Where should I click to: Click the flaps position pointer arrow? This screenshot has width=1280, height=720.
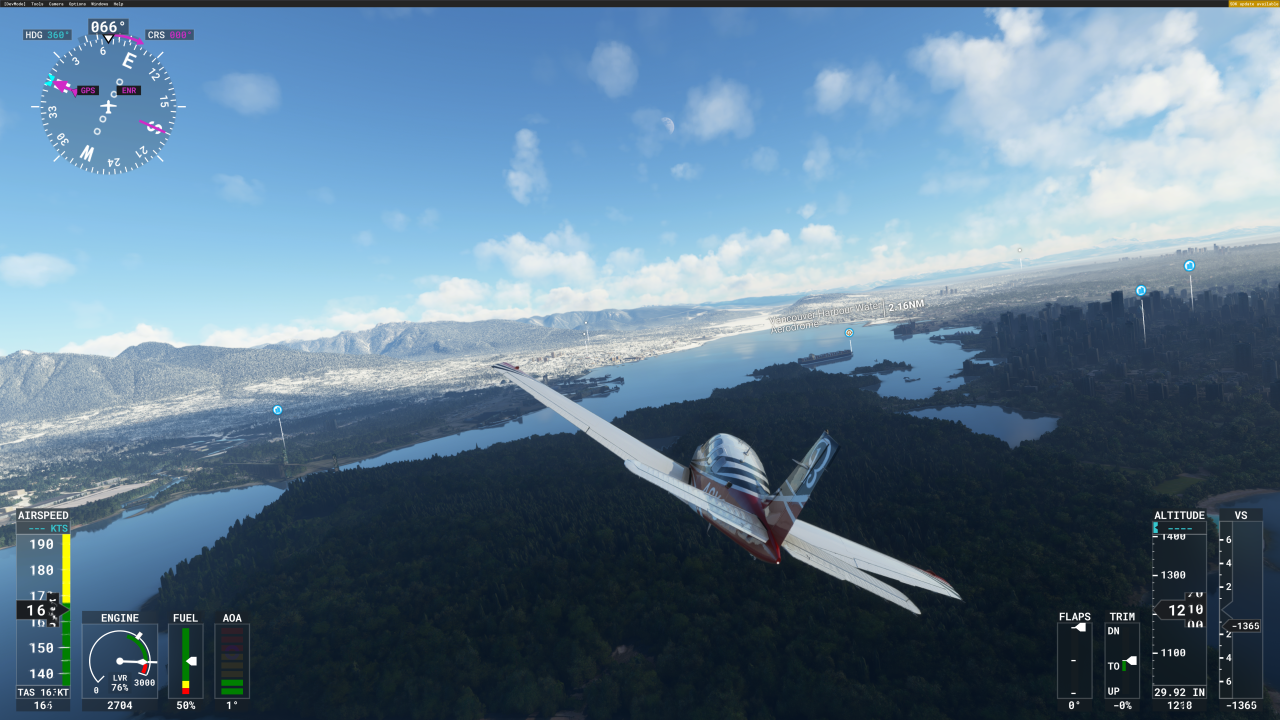click(x=1080, y=627)
